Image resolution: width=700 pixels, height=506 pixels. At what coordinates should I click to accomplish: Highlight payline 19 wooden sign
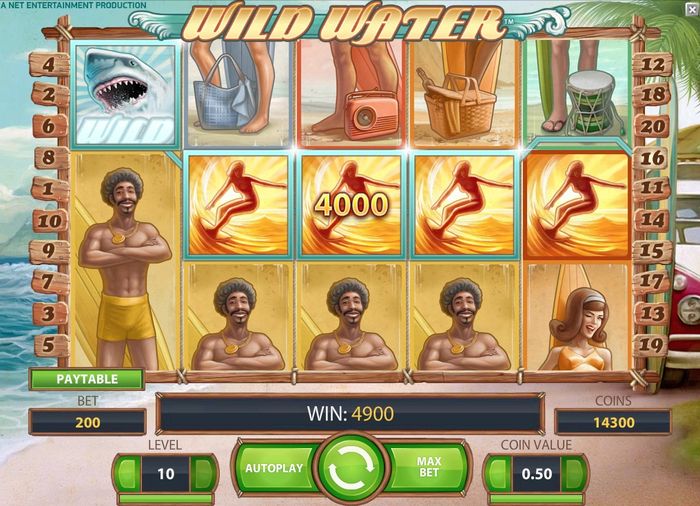tap(651, 345)
